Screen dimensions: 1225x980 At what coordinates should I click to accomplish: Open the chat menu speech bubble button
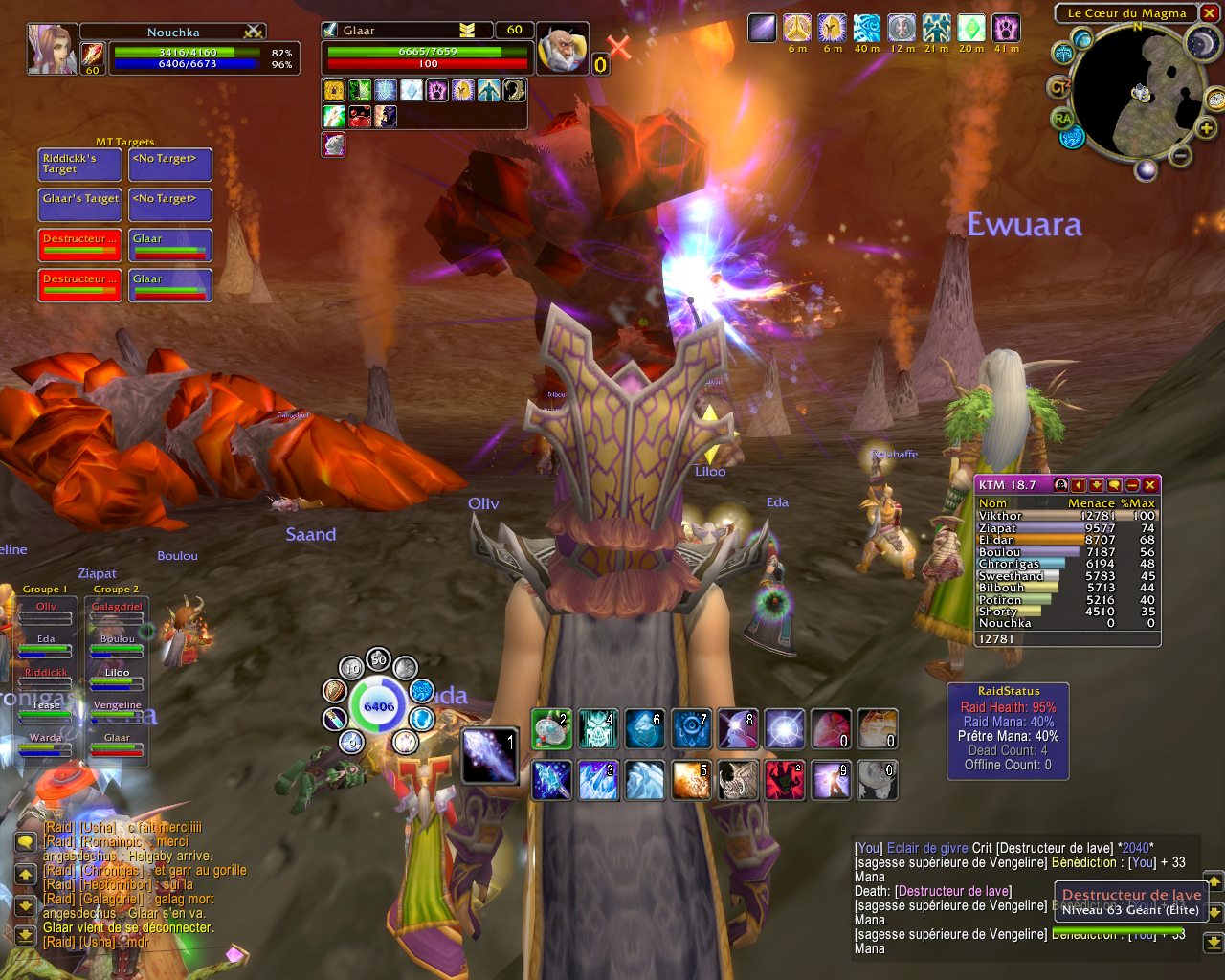[x=26, y=842]
